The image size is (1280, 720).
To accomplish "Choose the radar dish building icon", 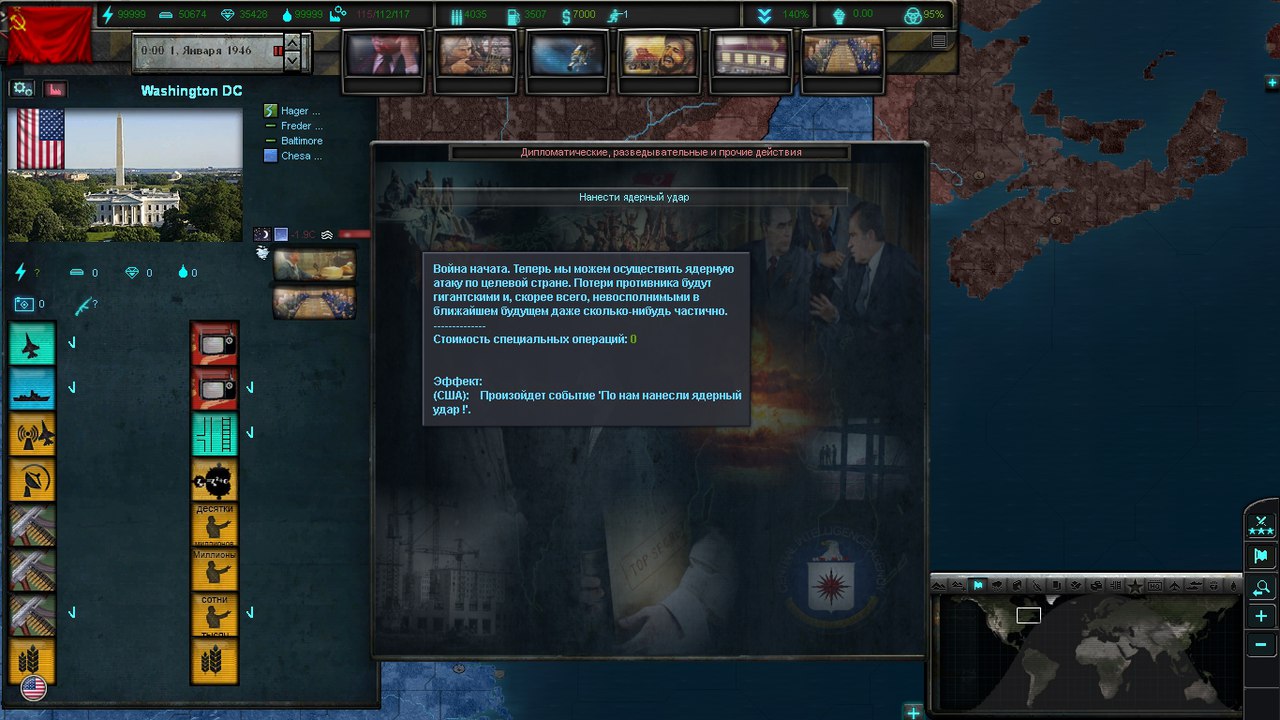I will click(32, 479).
